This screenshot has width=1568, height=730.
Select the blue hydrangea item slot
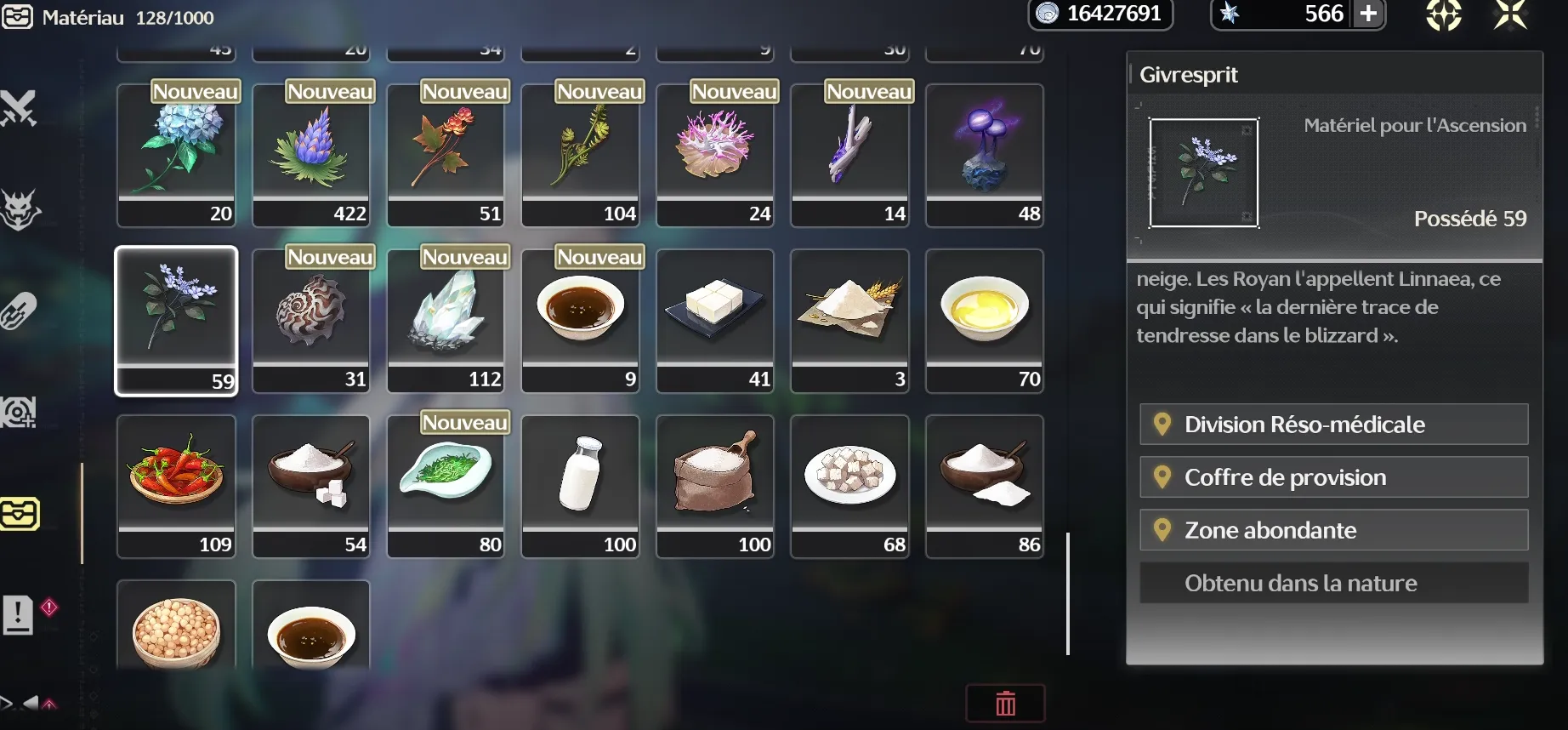pyautogui.click(x=176, y=154)
